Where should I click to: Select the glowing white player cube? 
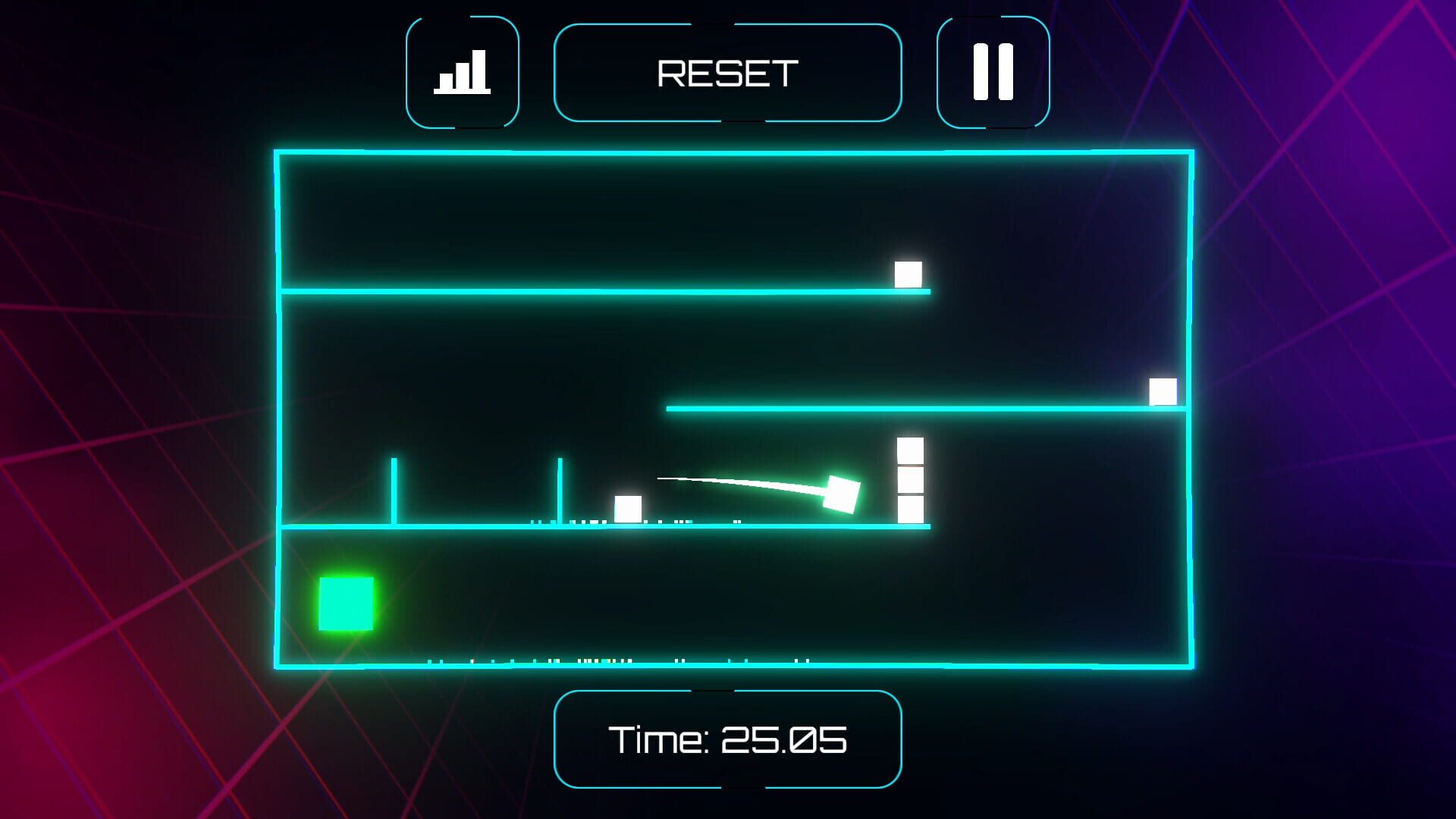[844, 493]
